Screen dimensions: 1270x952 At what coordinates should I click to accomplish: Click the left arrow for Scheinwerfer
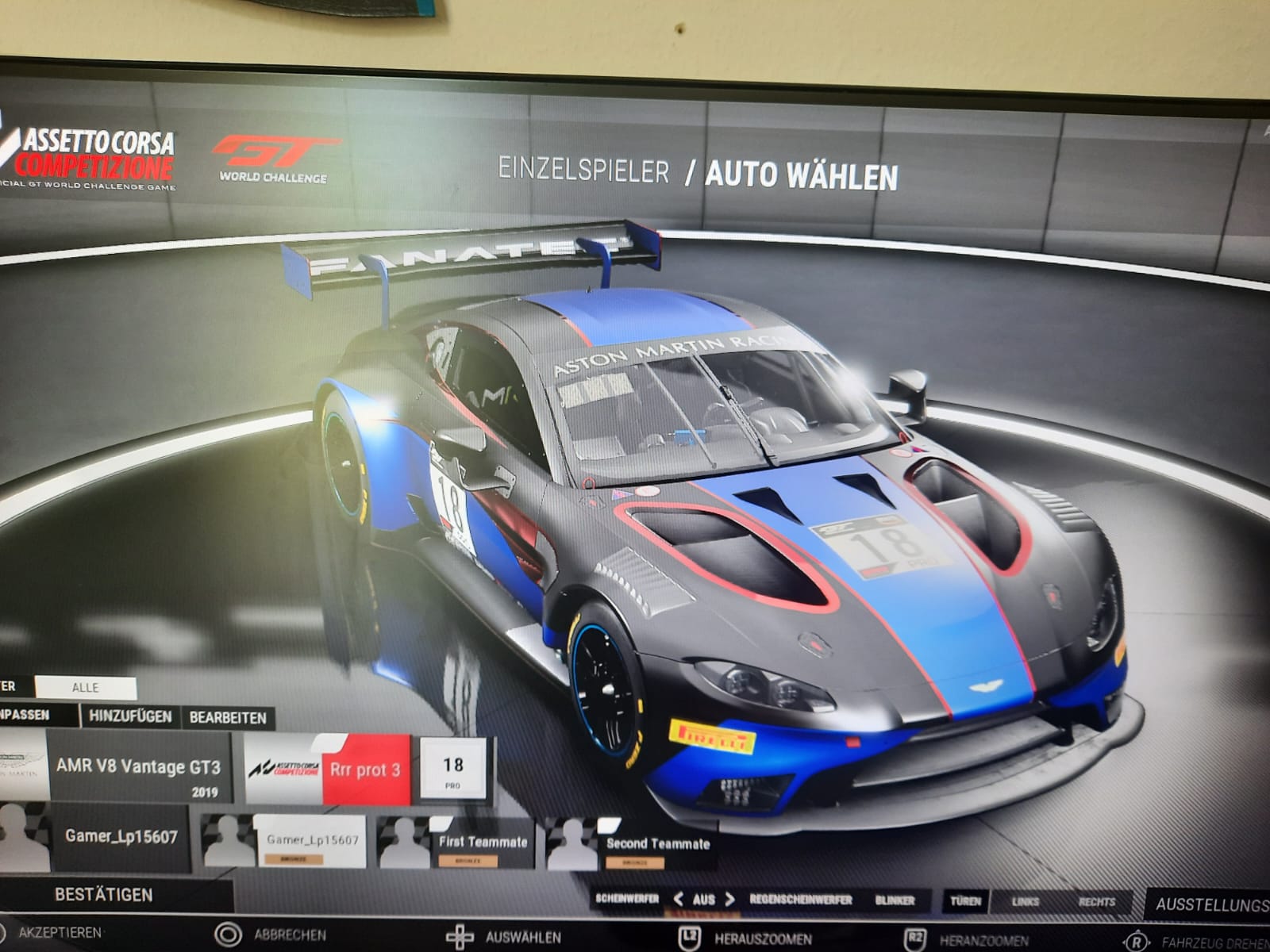(679, 899)
